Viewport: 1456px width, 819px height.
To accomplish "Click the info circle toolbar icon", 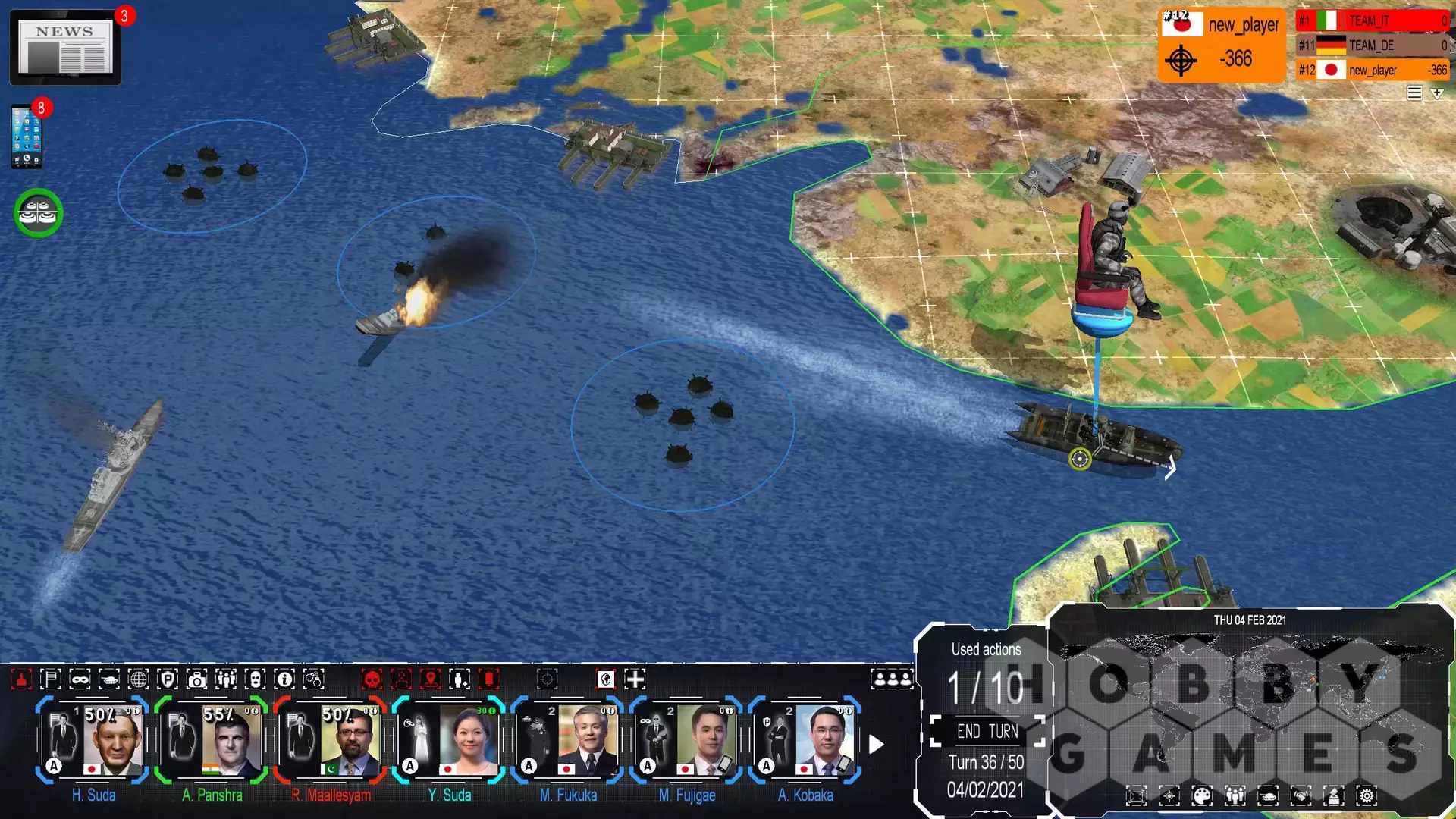I will tap(284, 679).
